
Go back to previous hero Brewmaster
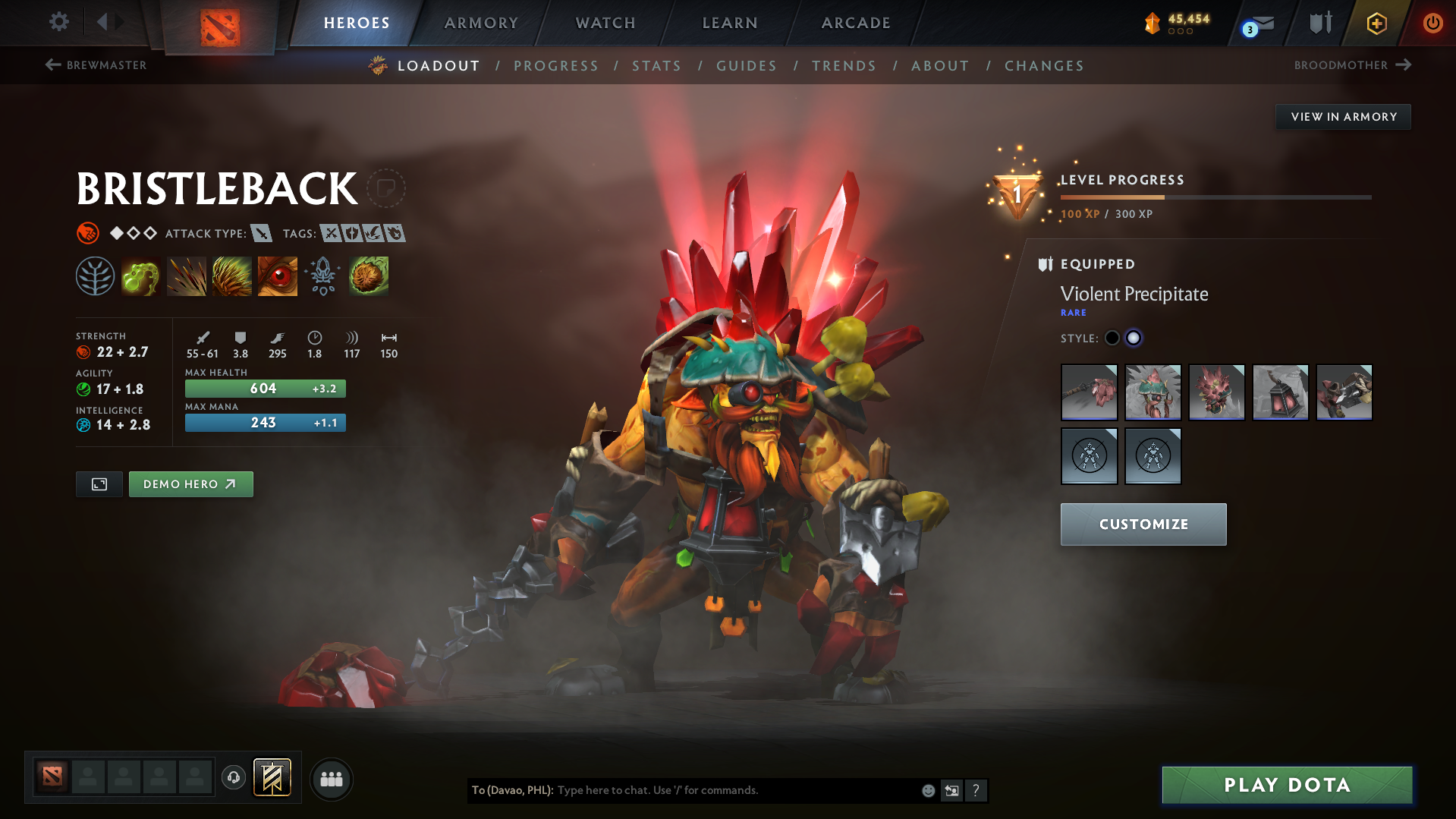pyautogui.click(x=96, y=65)
